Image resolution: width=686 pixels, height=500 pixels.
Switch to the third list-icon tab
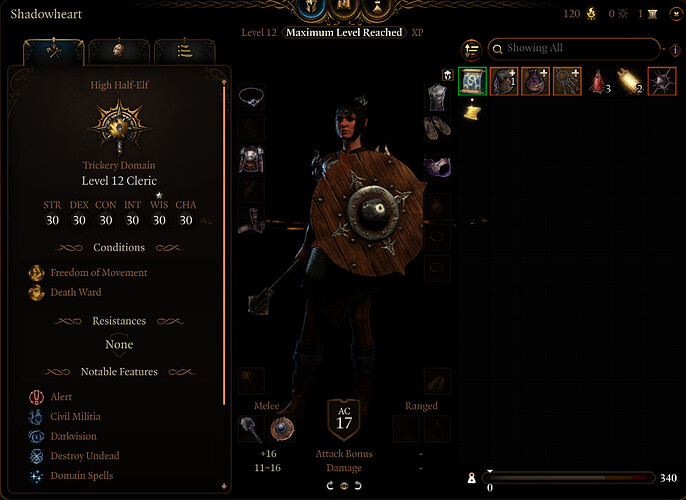(x=185, y=50)
